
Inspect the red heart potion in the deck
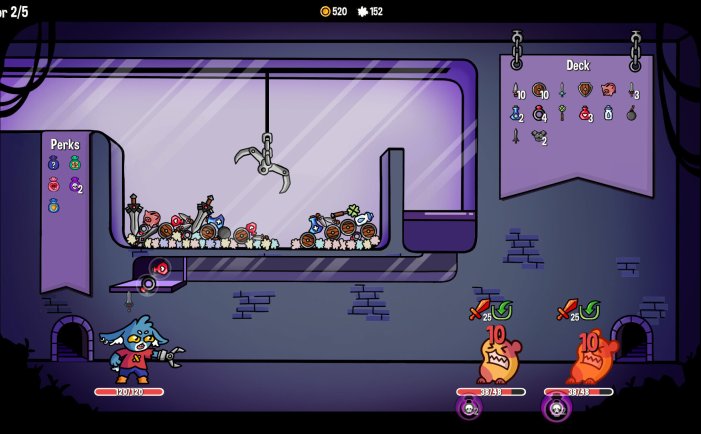click(585, 113)
